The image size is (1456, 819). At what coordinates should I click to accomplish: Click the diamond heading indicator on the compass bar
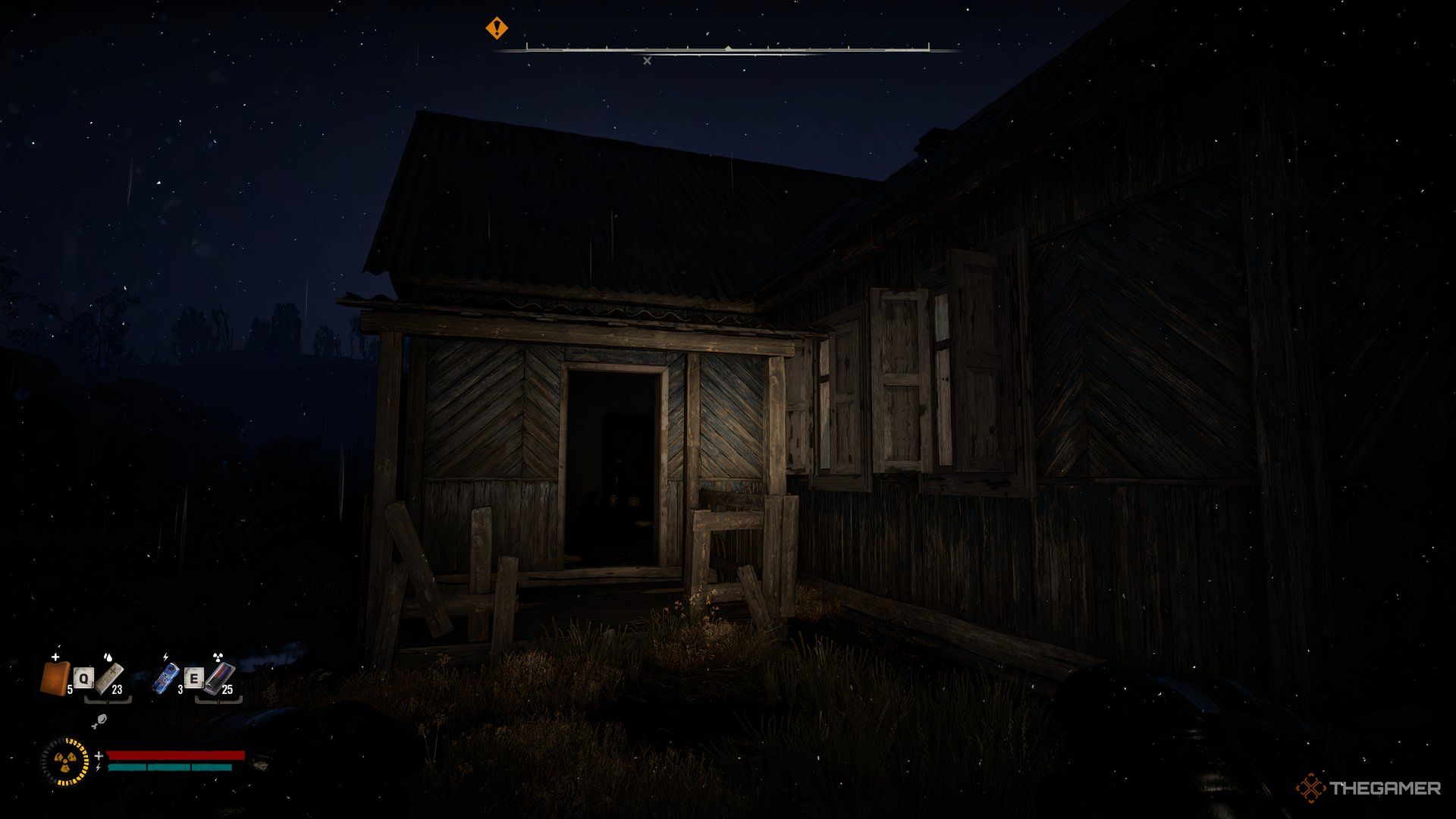(x=727, y=48)
